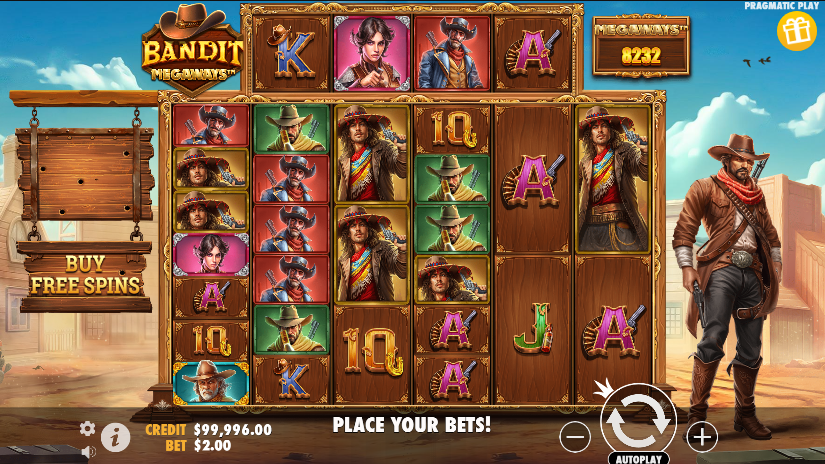
Task: Spin the reels with the circular arrows button
Action: tap(637, 422)
